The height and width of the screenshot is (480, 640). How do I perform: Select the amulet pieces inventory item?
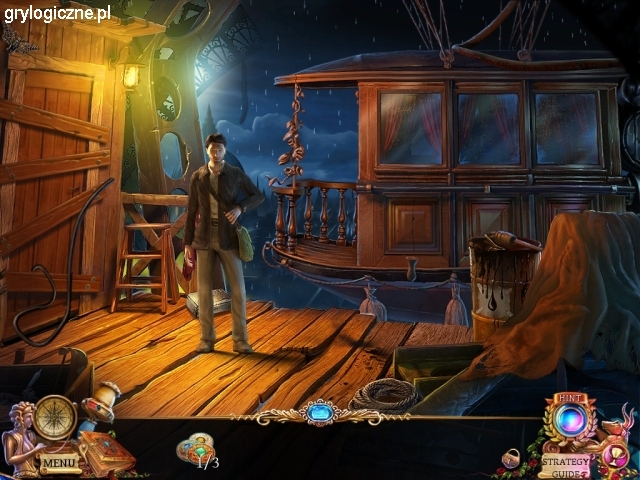(197, 448)
